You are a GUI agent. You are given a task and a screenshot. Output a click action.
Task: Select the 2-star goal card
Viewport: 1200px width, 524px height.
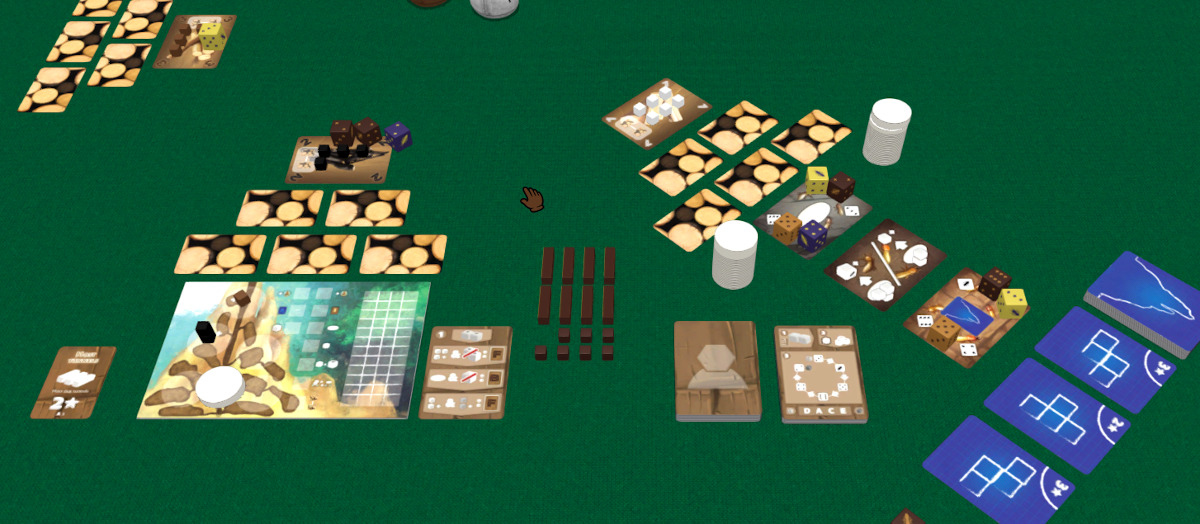(x=73, y=382)
